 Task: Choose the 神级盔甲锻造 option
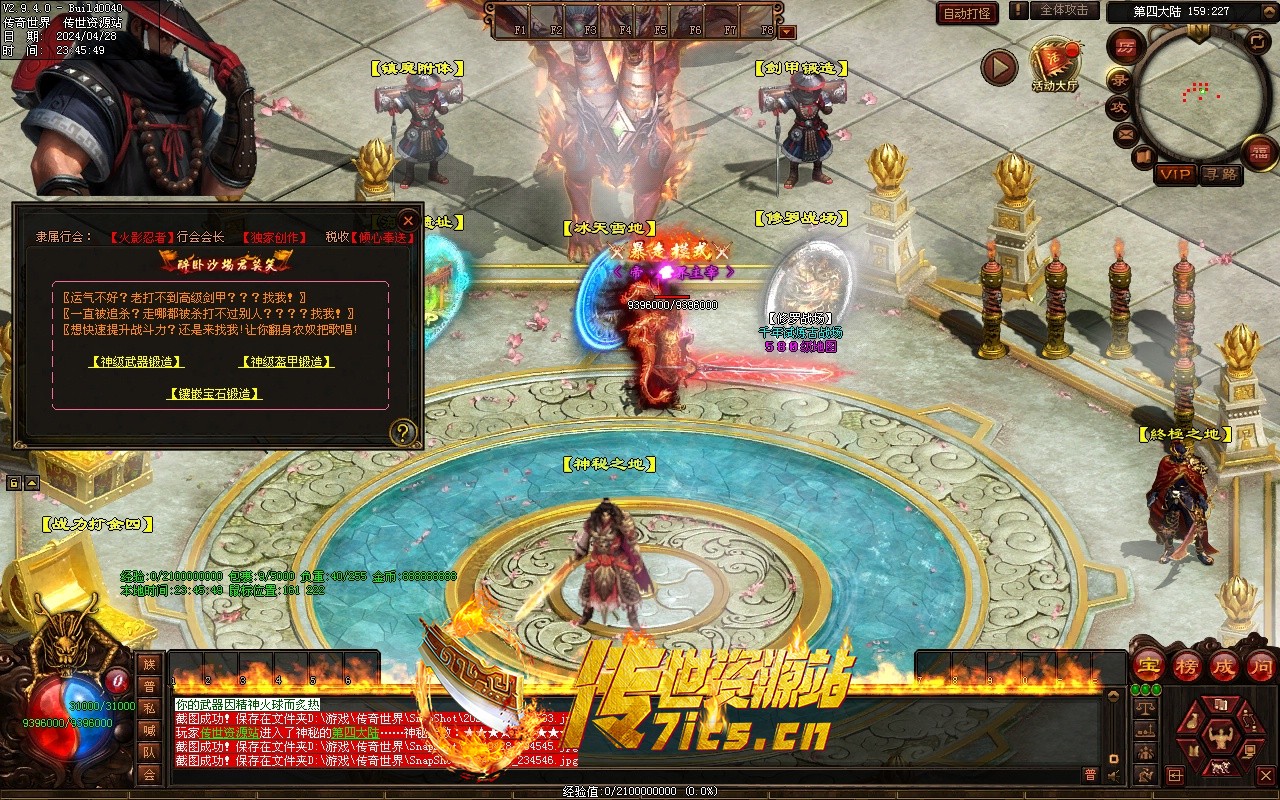286,362
